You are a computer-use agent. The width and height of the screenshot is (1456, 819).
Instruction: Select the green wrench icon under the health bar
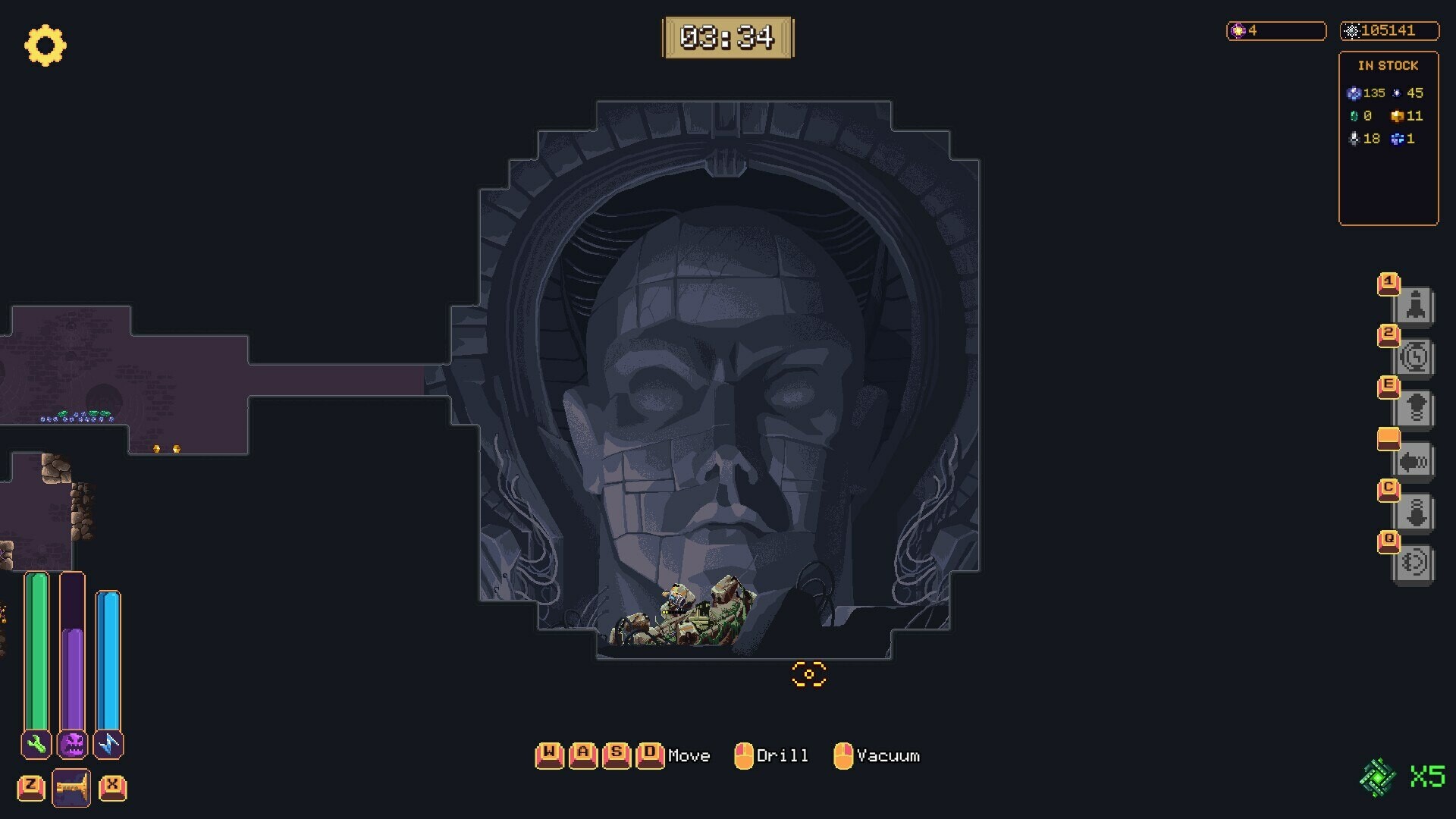(36, 745)
